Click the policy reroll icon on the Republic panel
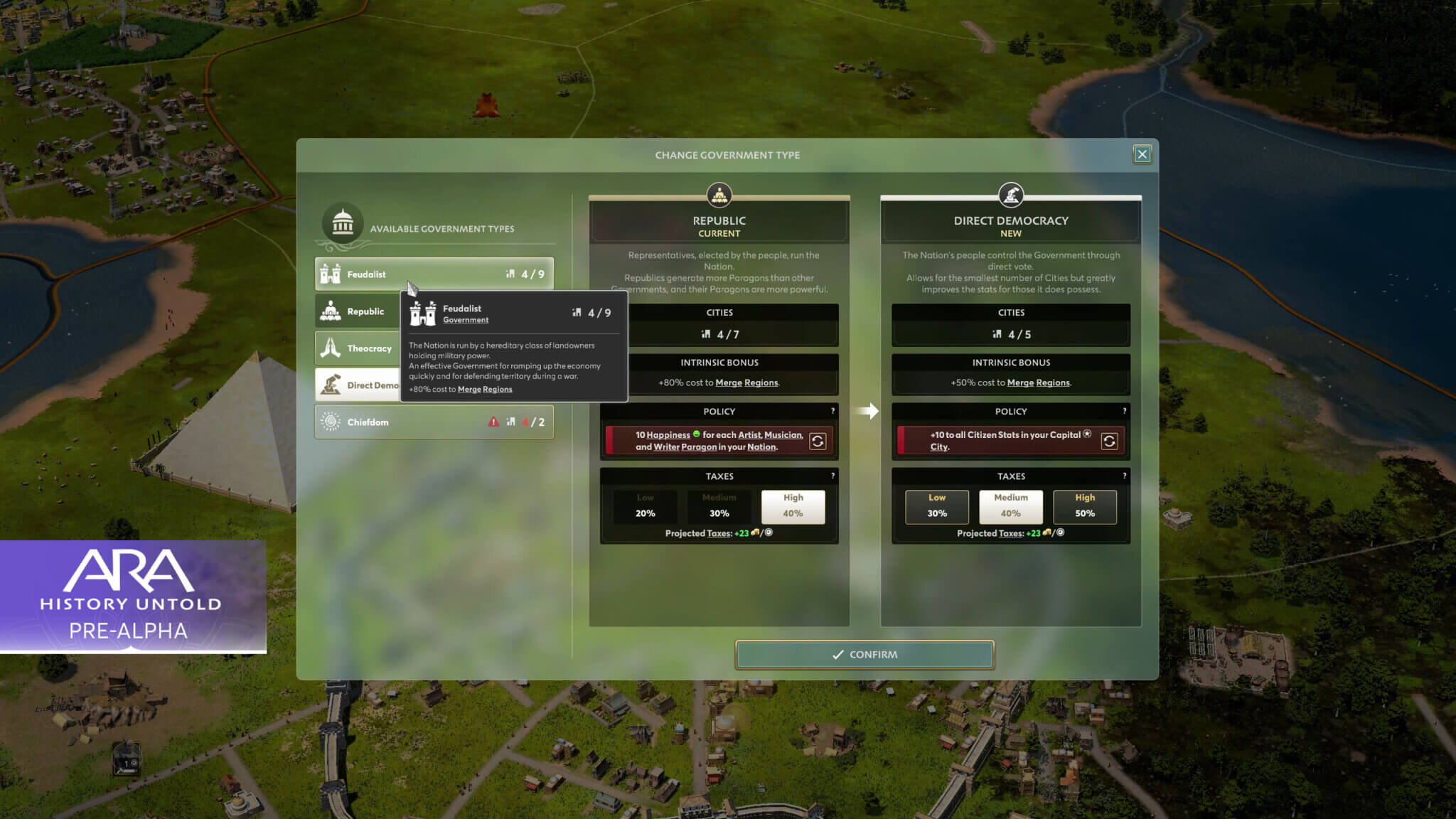 [818, 441]
